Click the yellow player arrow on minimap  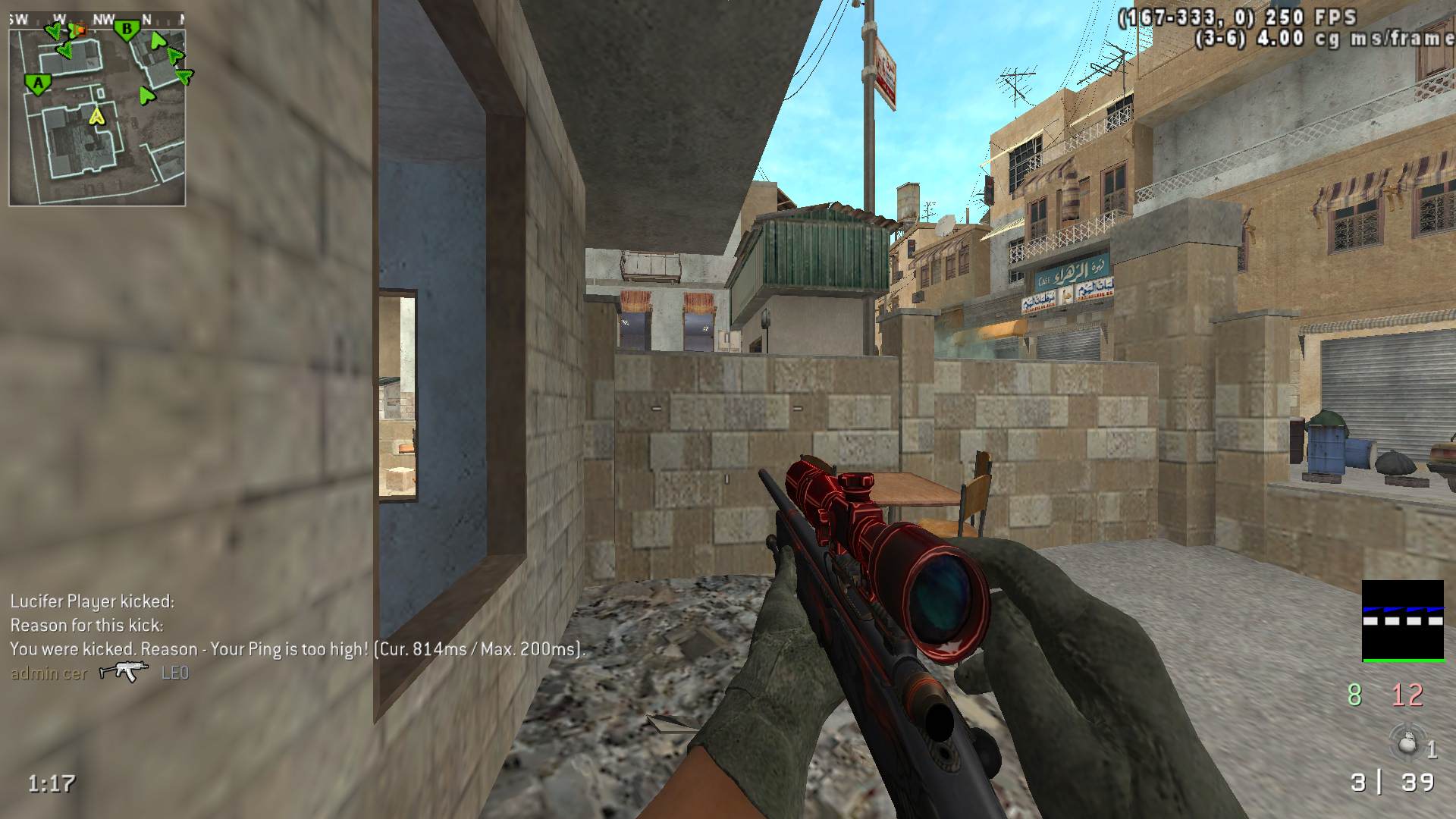click(x=96, y=115)
